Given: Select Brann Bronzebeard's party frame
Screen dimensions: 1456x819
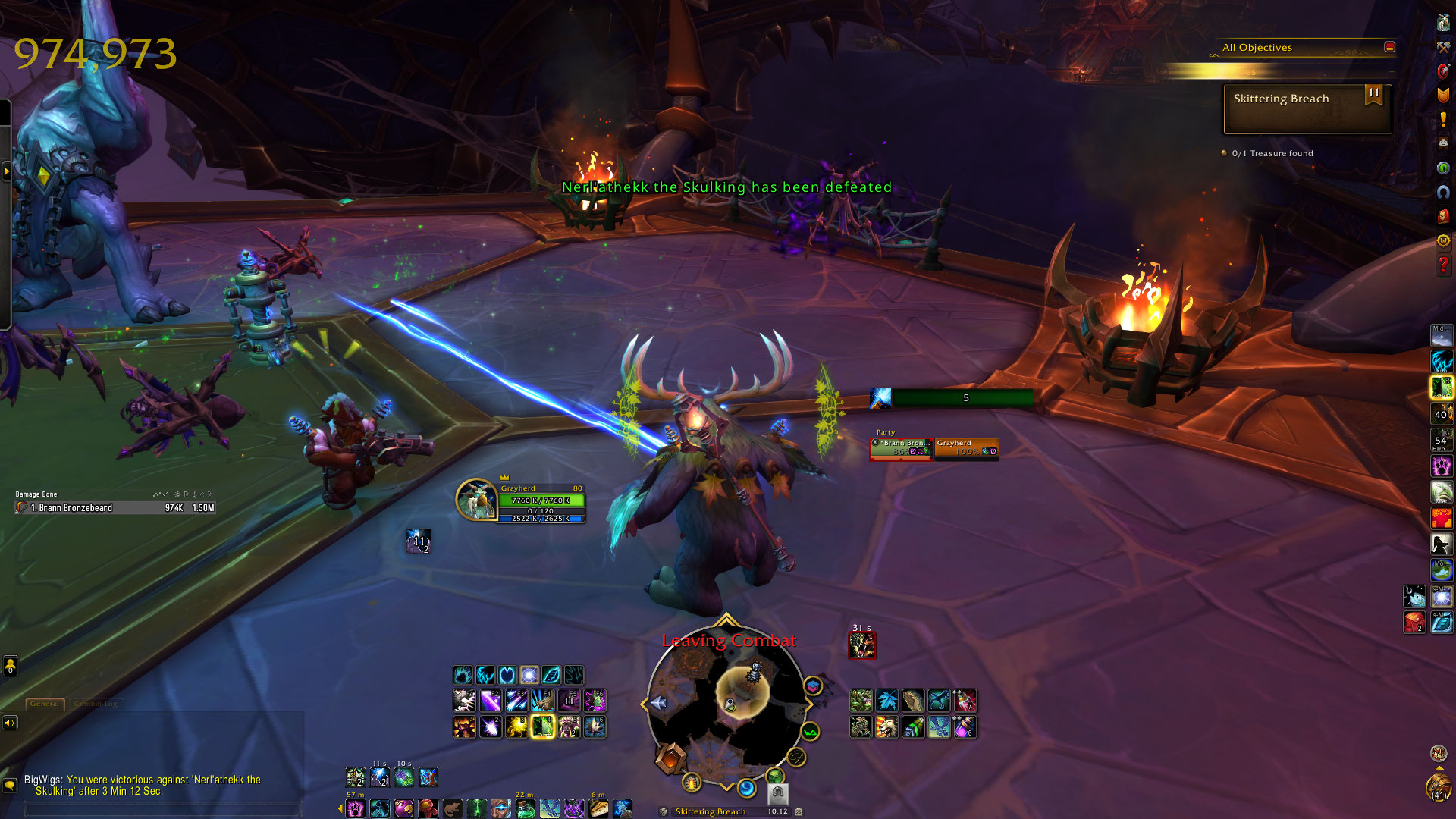Looking at the screenshot, I should (901, 448).
